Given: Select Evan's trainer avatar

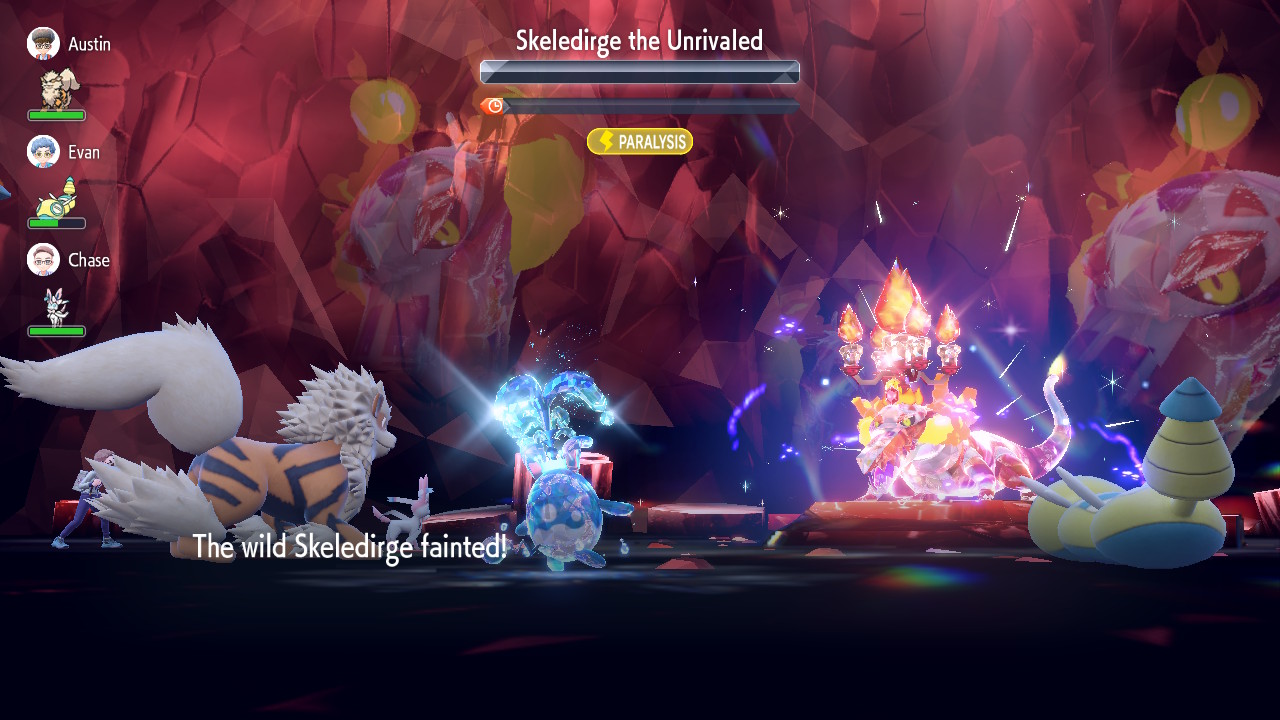Looking at the screenshot, I should (x=43, y=152).
